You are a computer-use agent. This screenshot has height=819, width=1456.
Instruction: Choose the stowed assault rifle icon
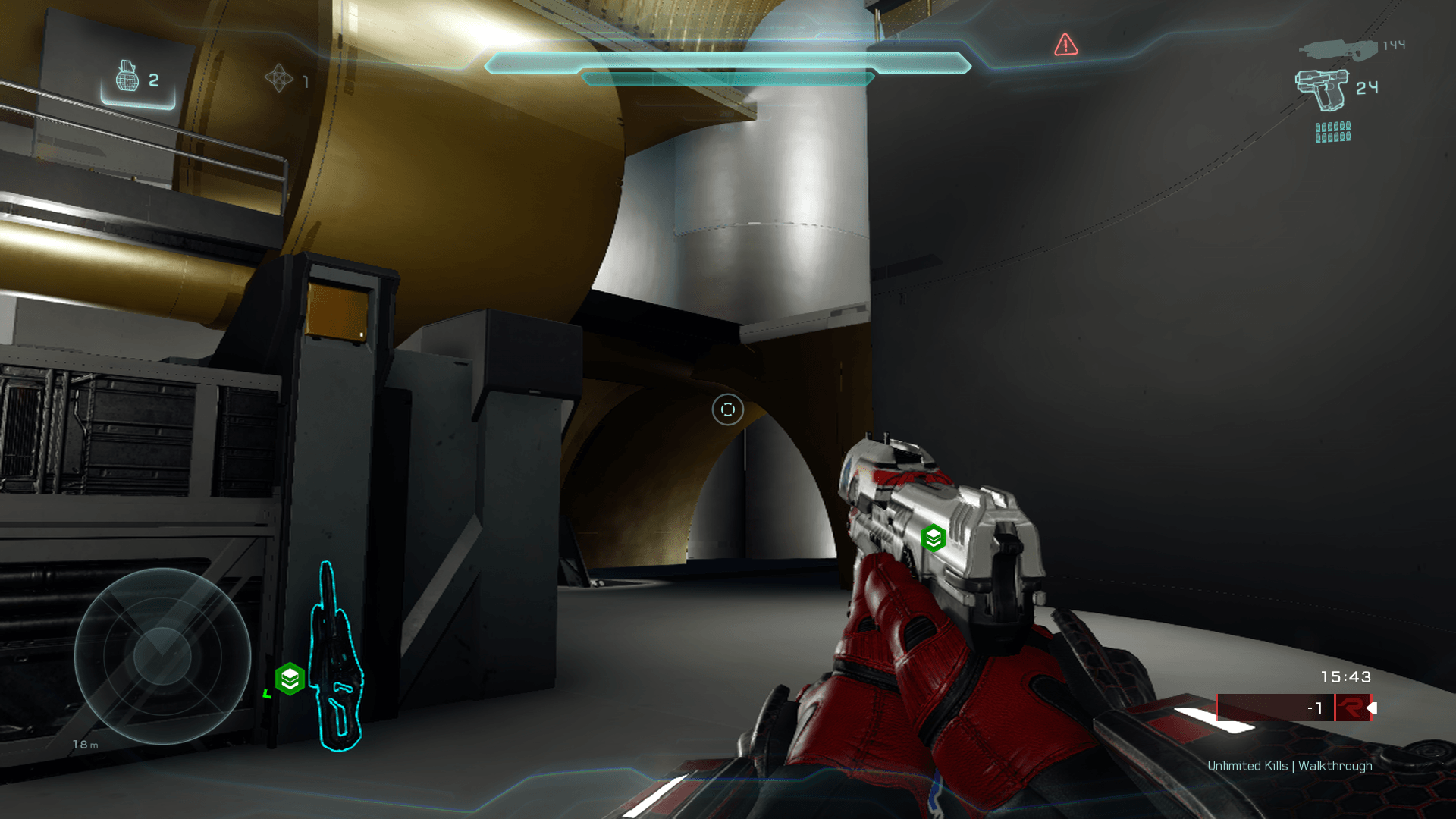(x=1338, y=50)
